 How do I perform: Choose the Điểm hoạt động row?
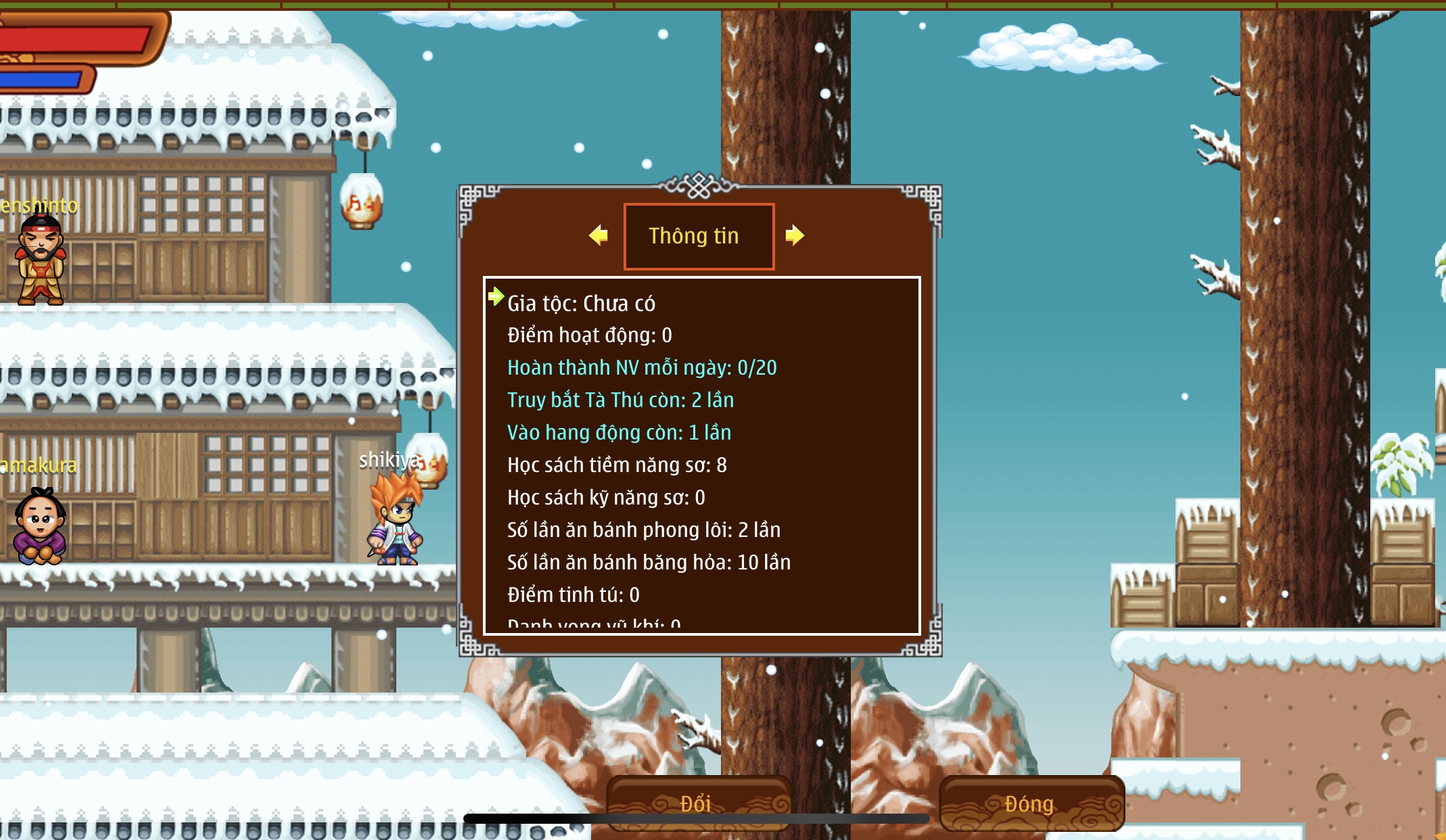click(589, 335)
